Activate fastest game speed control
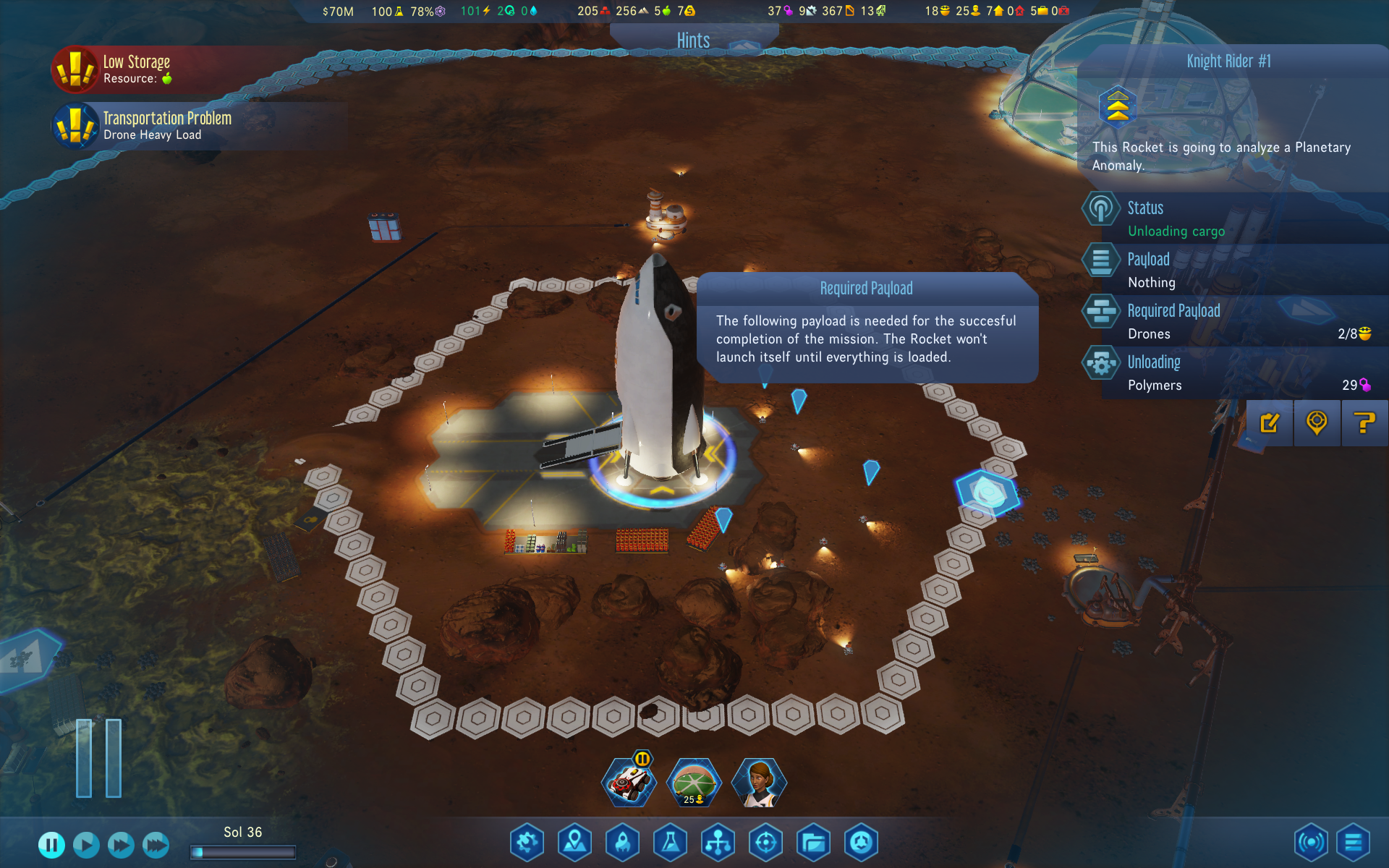The width and height of the screenshot is (1389, 868). tap(155, 844)
